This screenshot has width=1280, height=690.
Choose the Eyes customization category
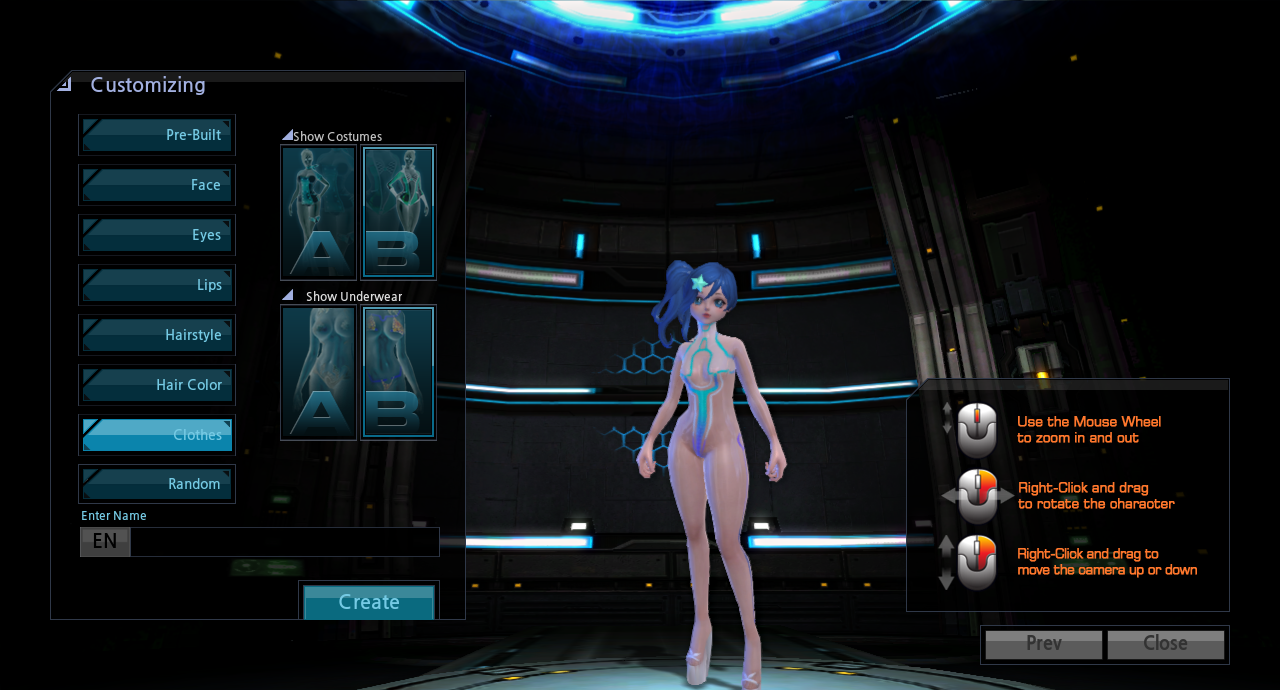[157, 235]
